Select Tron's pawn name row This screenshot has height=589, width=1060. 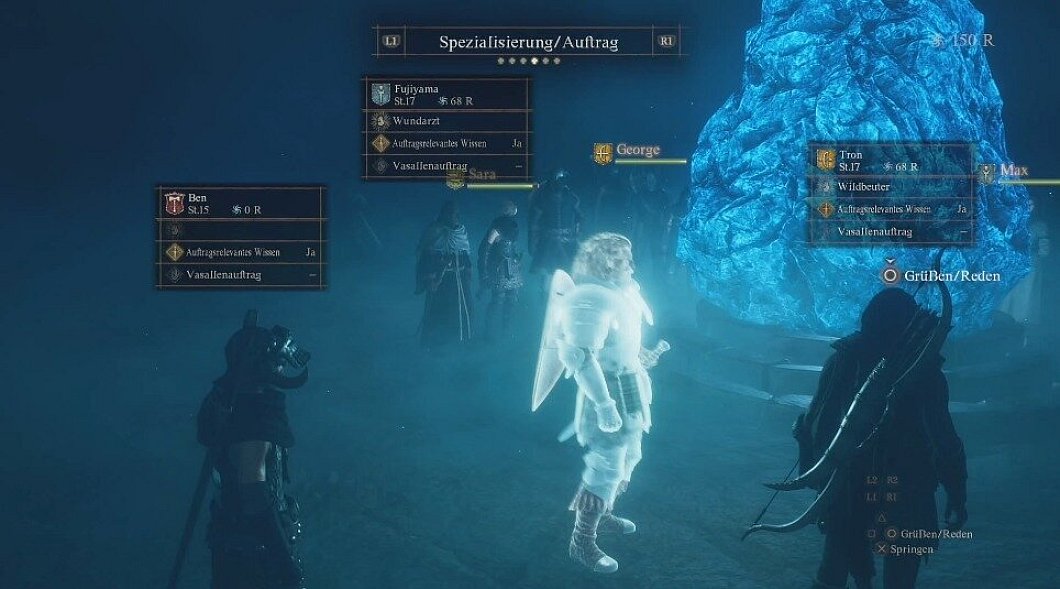[892, 160]
